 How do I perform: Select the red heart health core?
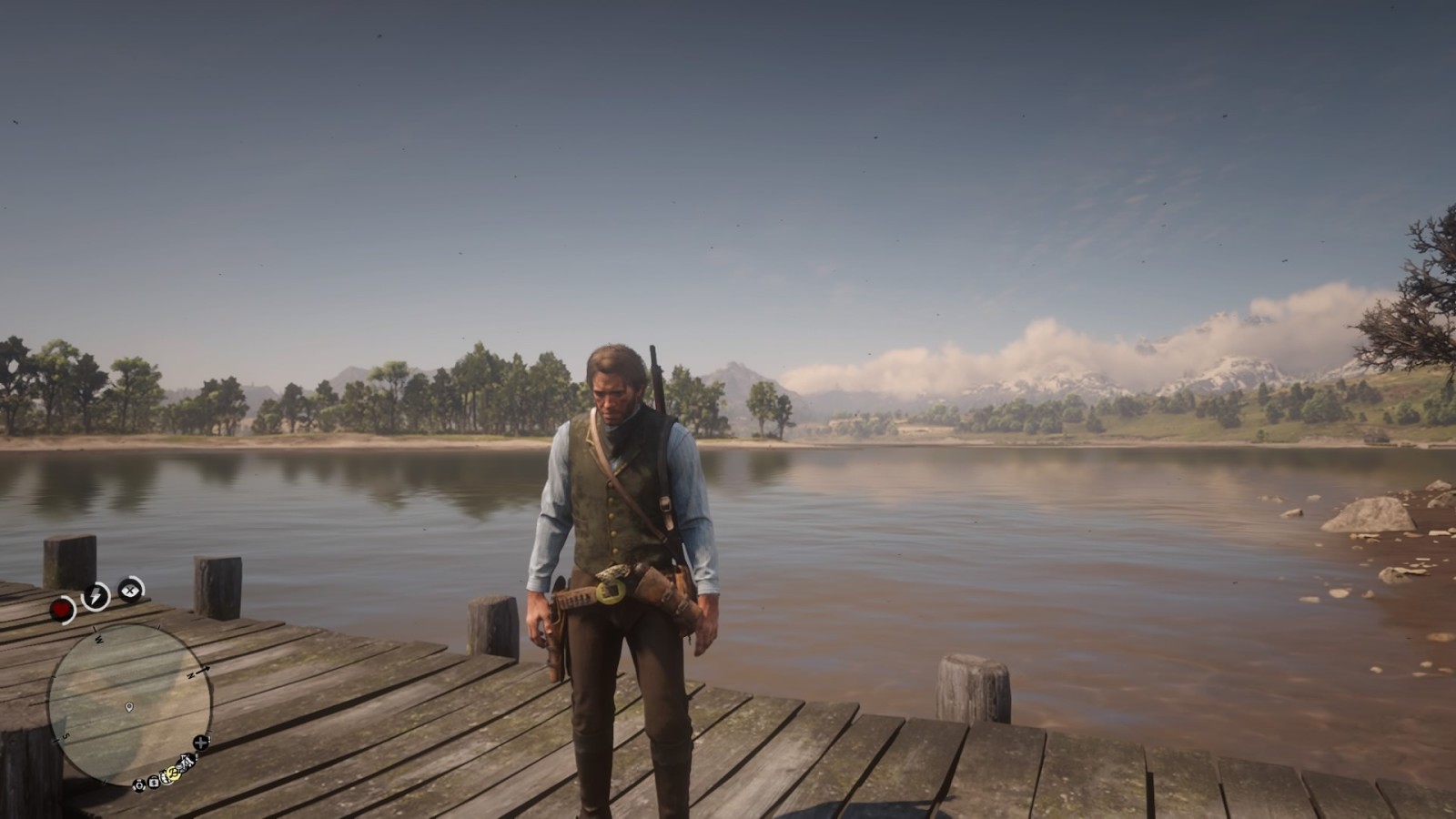[62, 611]
